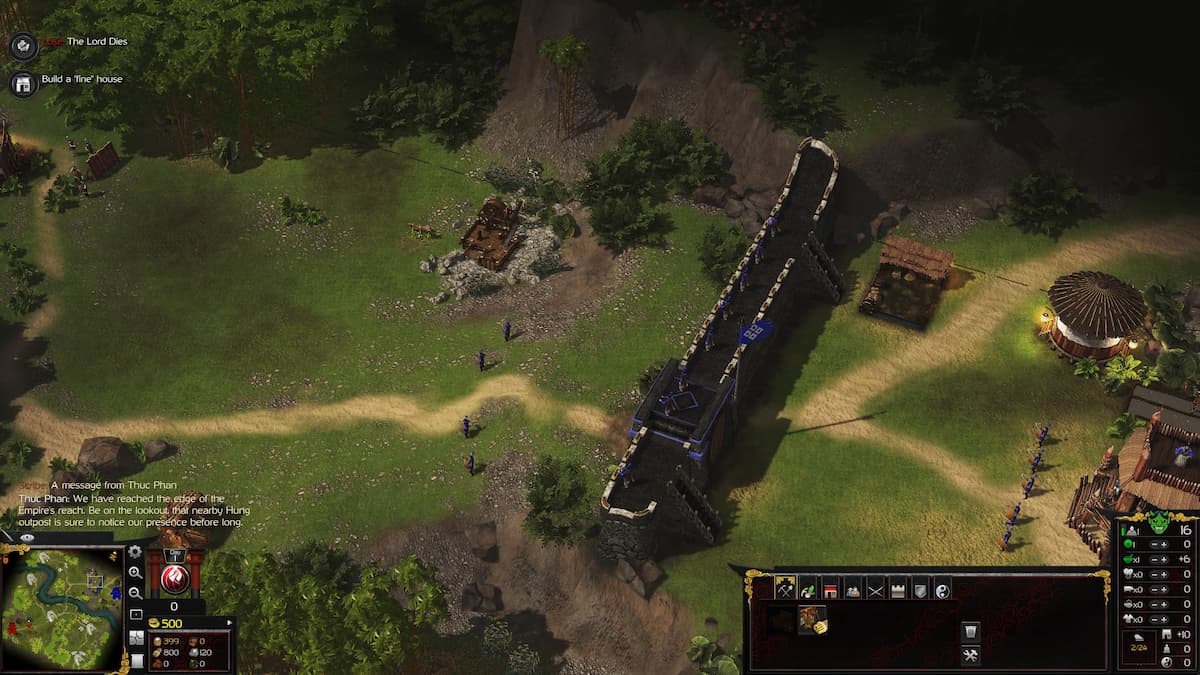The width and height of the screenshot is (1200, 675).
Task: Select the shield defenses build tab
Action: tap(920, 588)
